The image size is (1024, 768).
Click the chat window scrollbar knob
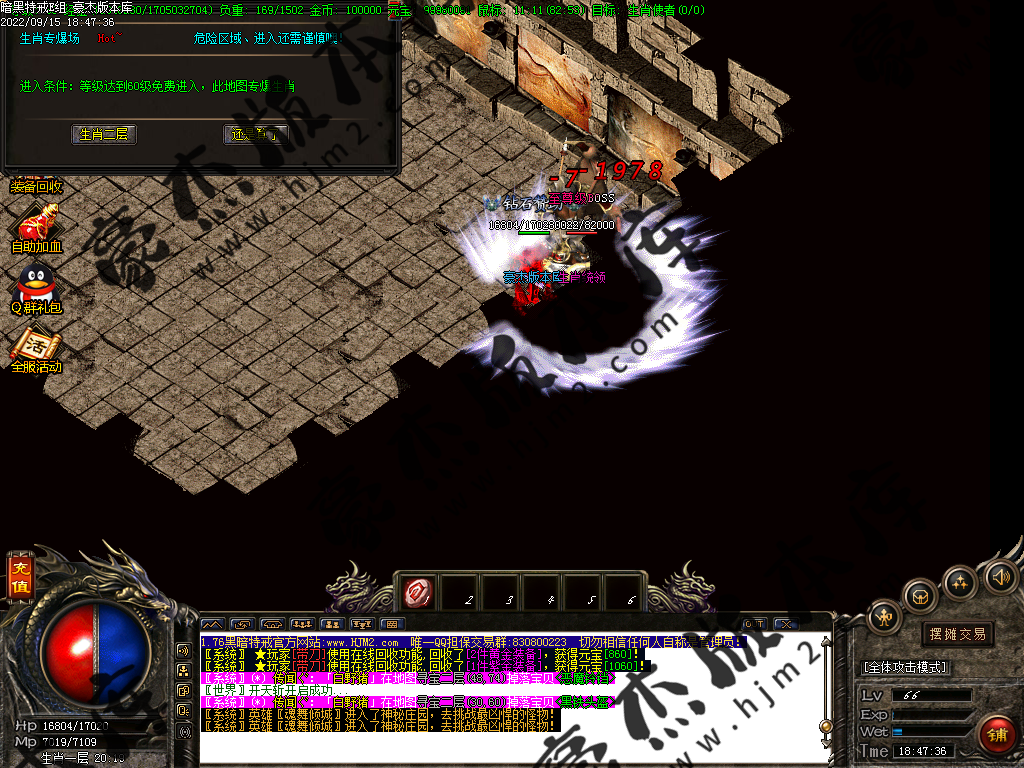(825, 725)
